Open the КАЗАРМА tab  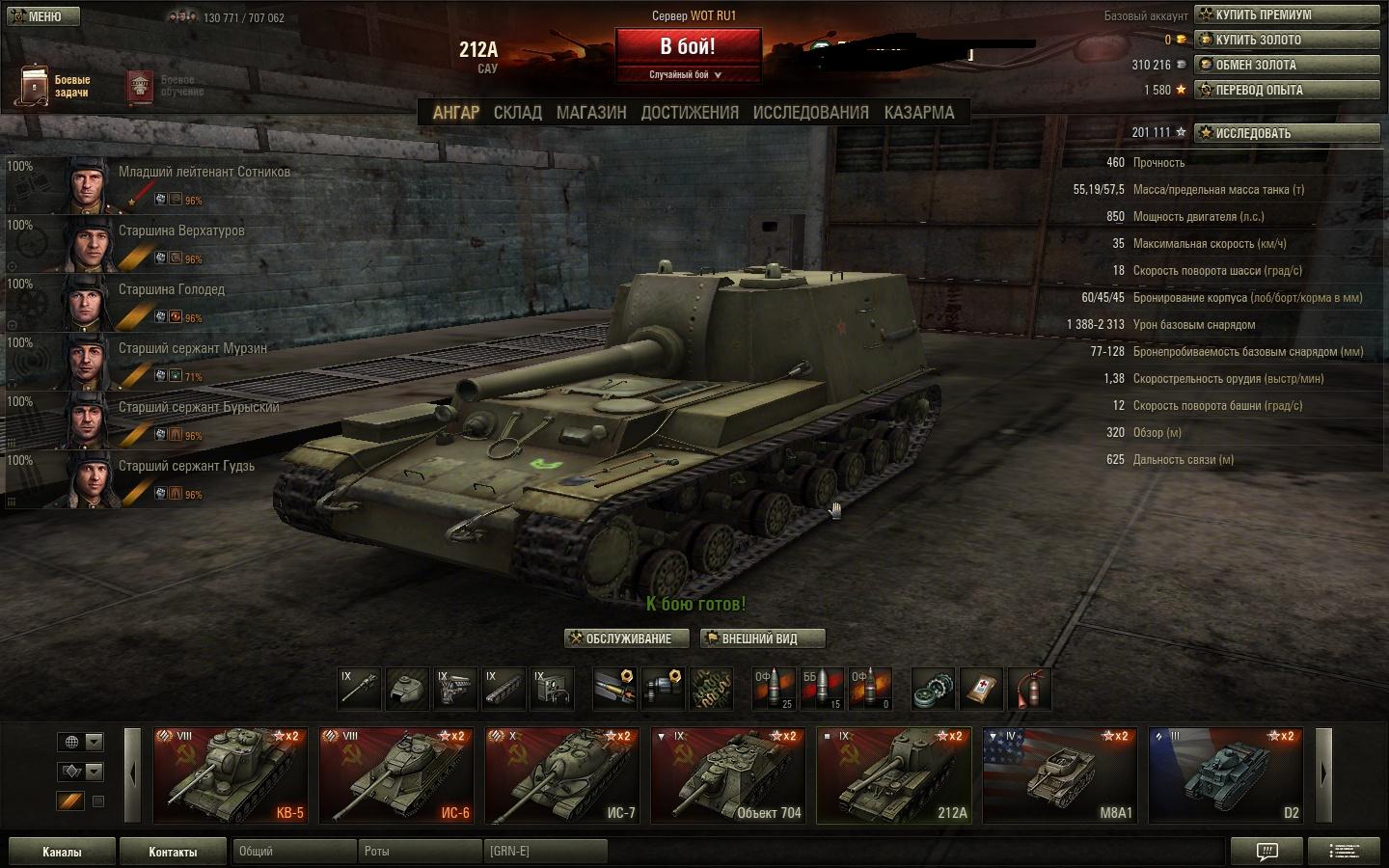coord(919,113)
